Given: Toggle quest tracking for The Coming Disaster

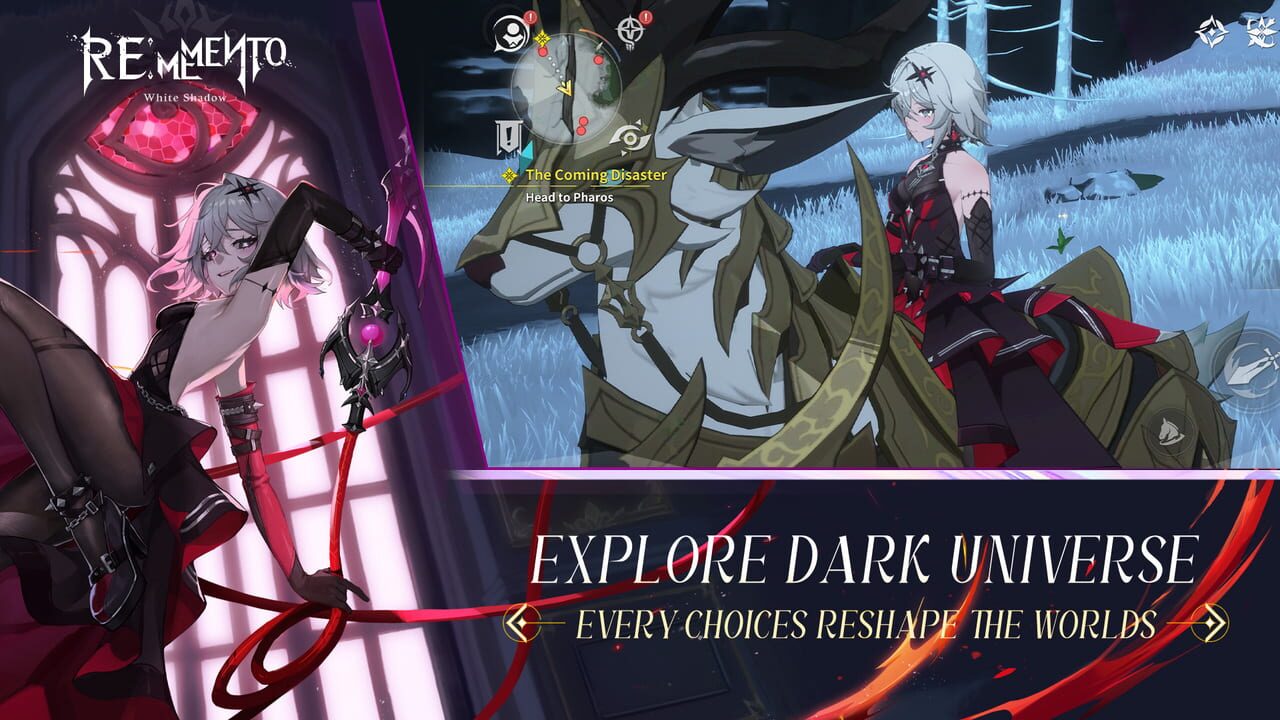Looking at the screenshot, I should point(509,175).
